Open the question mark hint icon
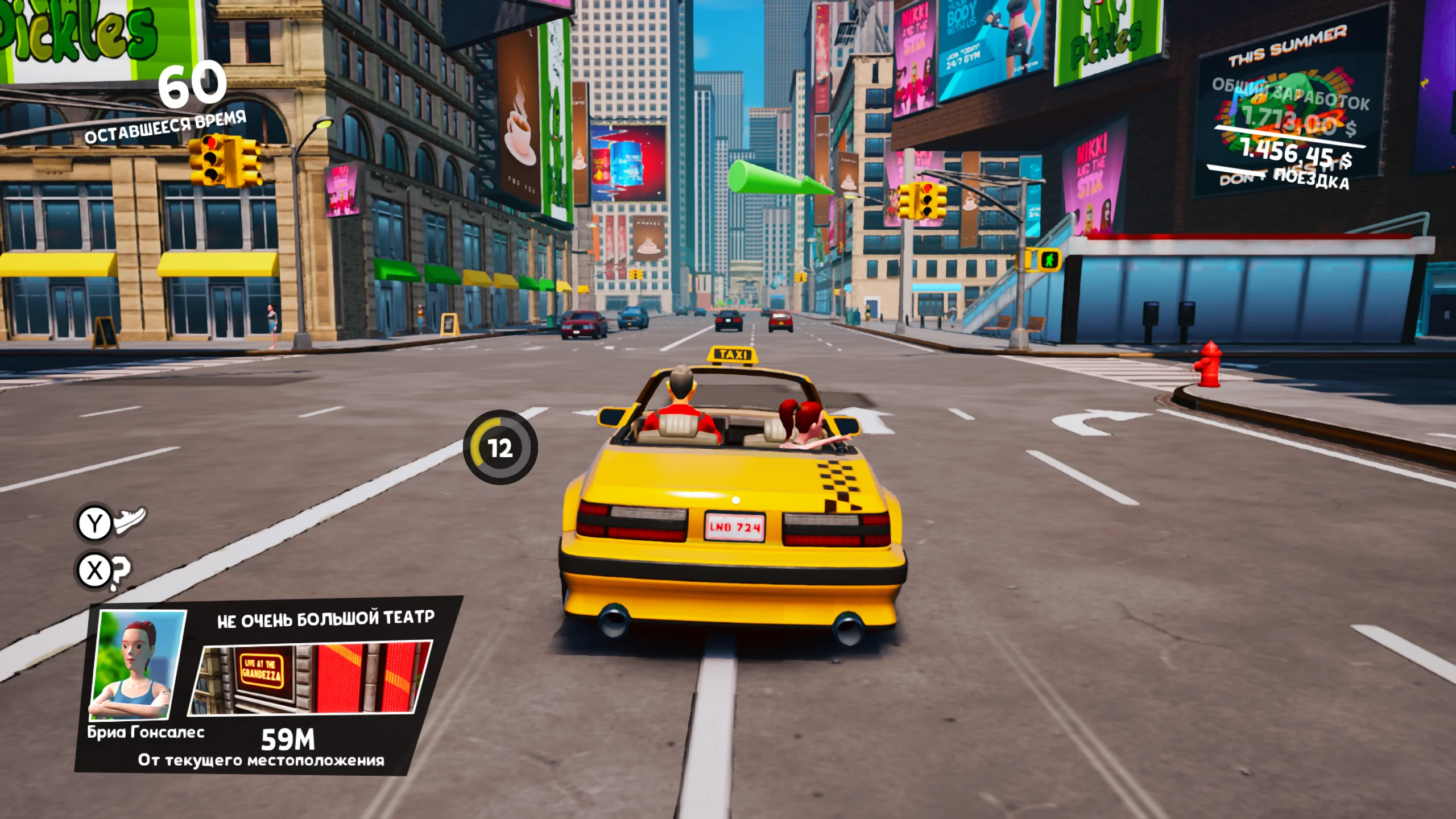This screenshot has height=819, width=1456. pos(121,572)
